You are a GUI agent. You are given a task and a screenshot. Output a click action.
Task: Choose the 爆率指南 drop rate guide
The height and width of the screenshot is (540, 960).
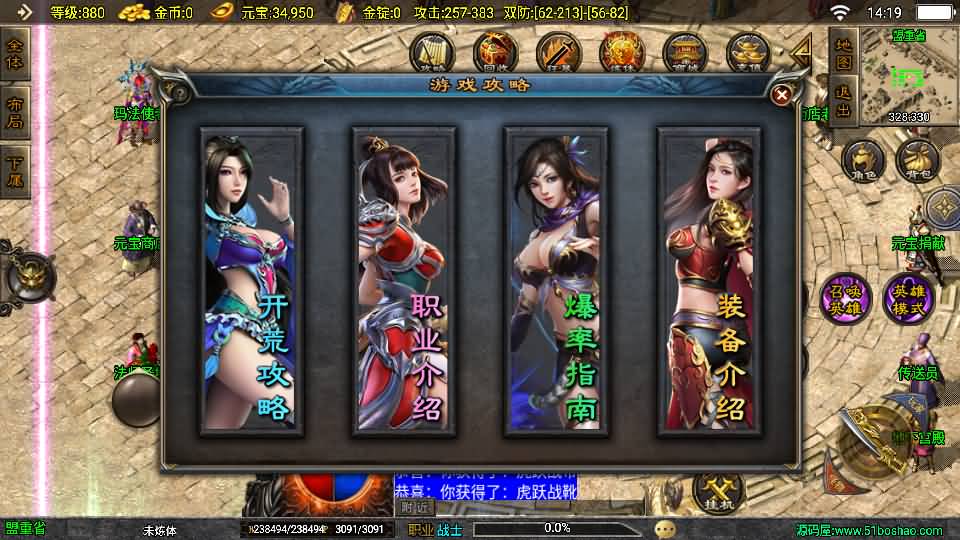(x=555, y=282)
